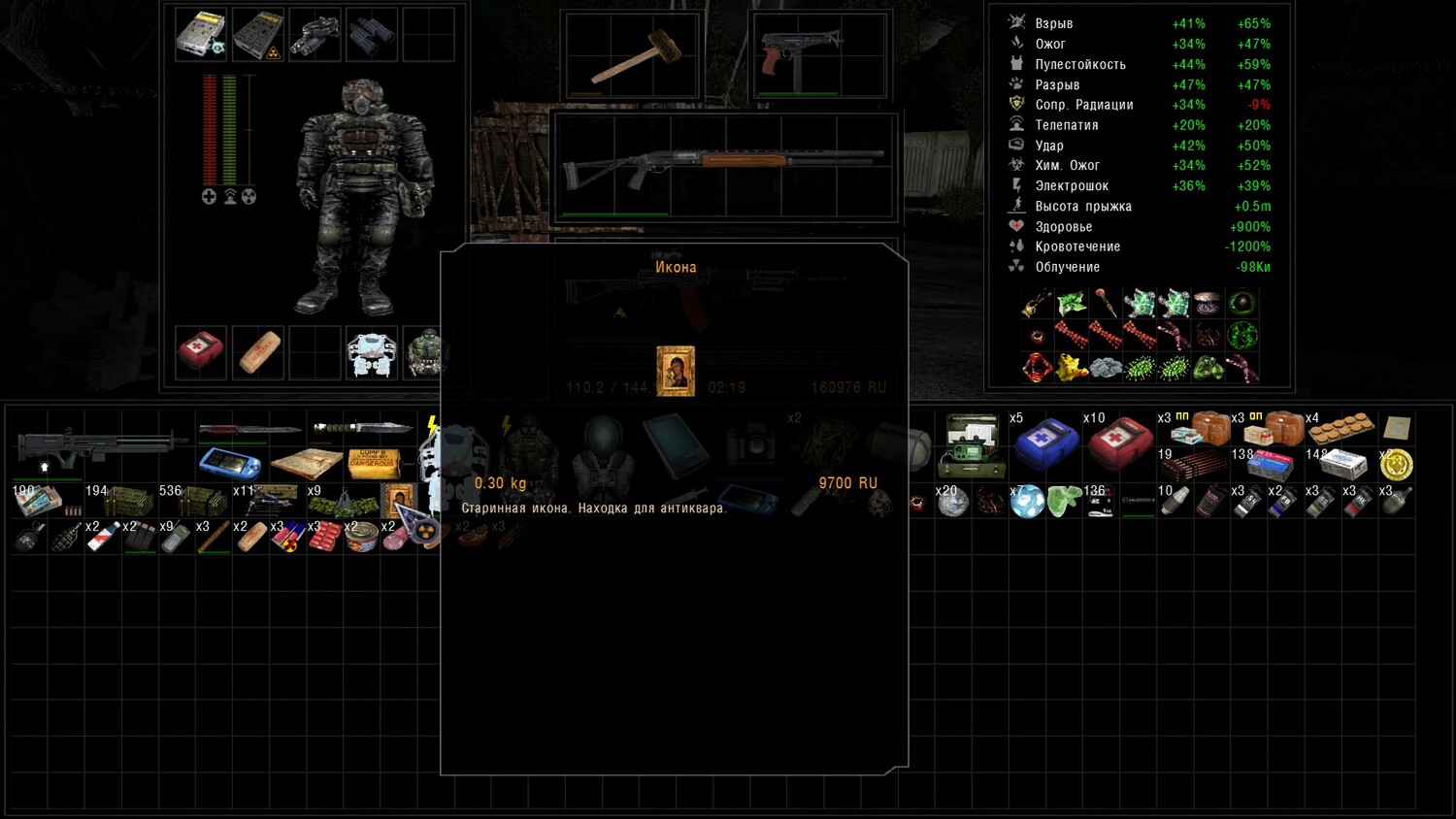Use the red medkit quick slot

coord(201,350)
